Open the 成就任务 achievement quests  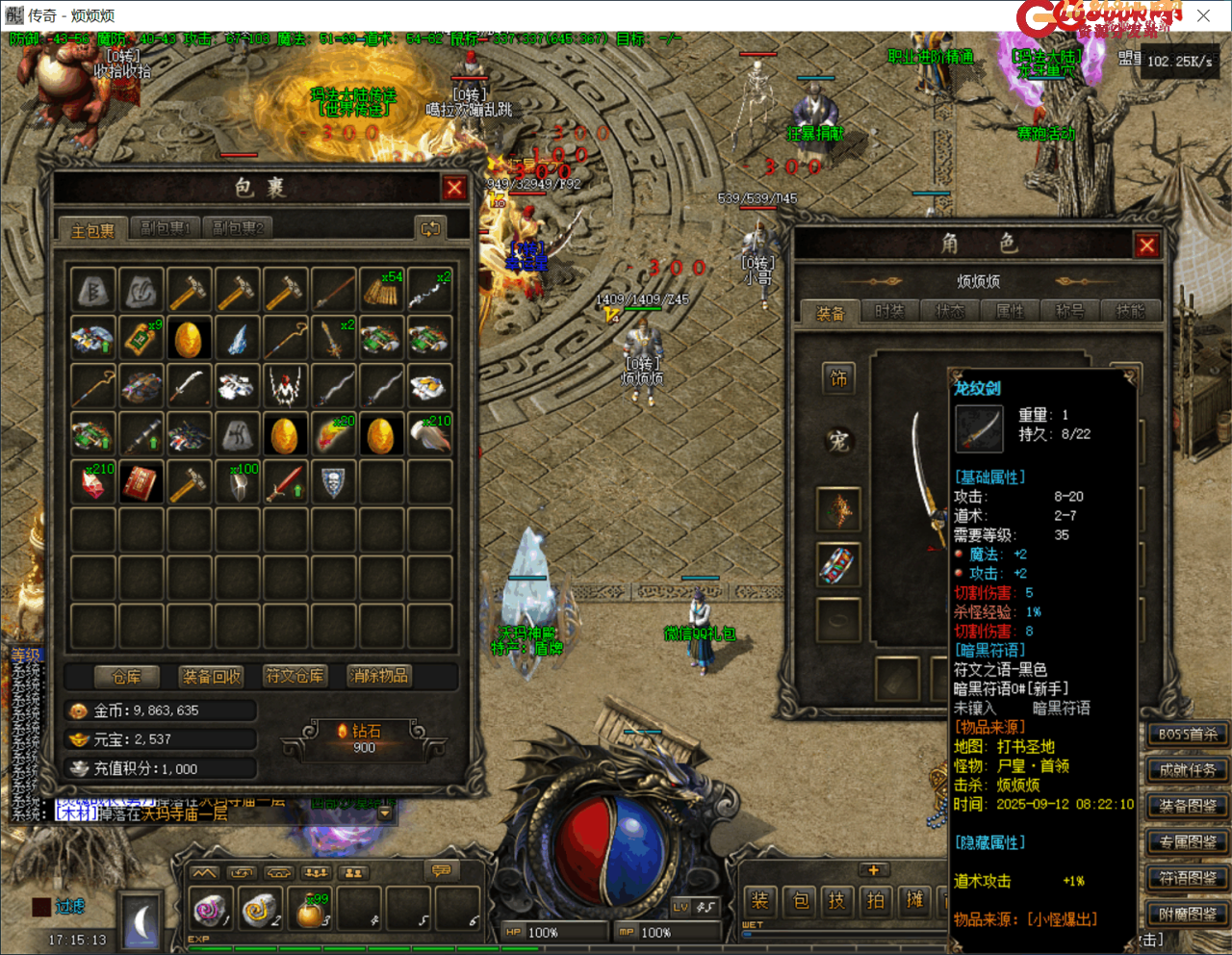click(1188, 770)
